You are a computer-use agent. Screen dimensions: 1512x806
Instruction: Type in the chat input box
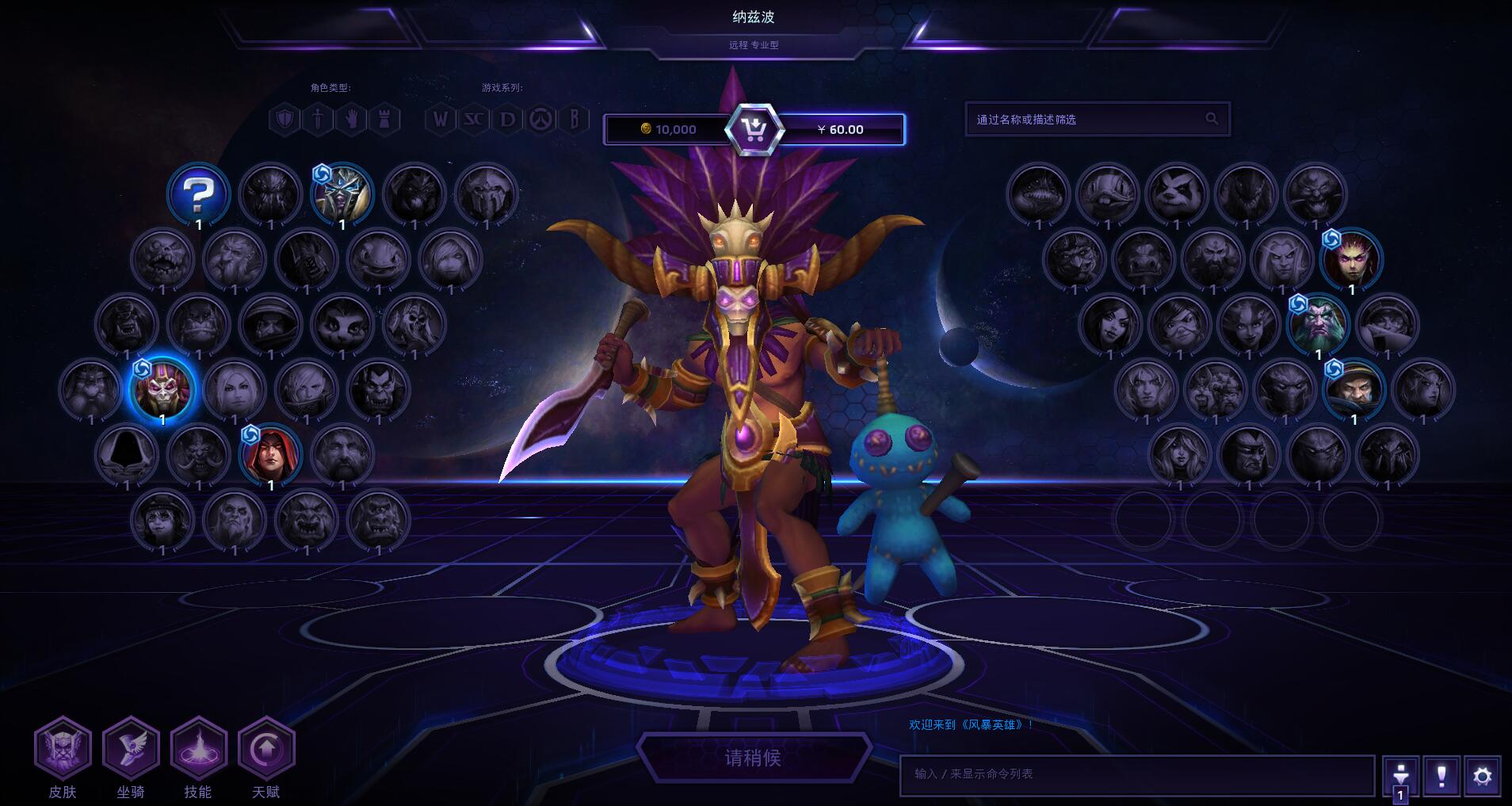(x=1136, y=774)
